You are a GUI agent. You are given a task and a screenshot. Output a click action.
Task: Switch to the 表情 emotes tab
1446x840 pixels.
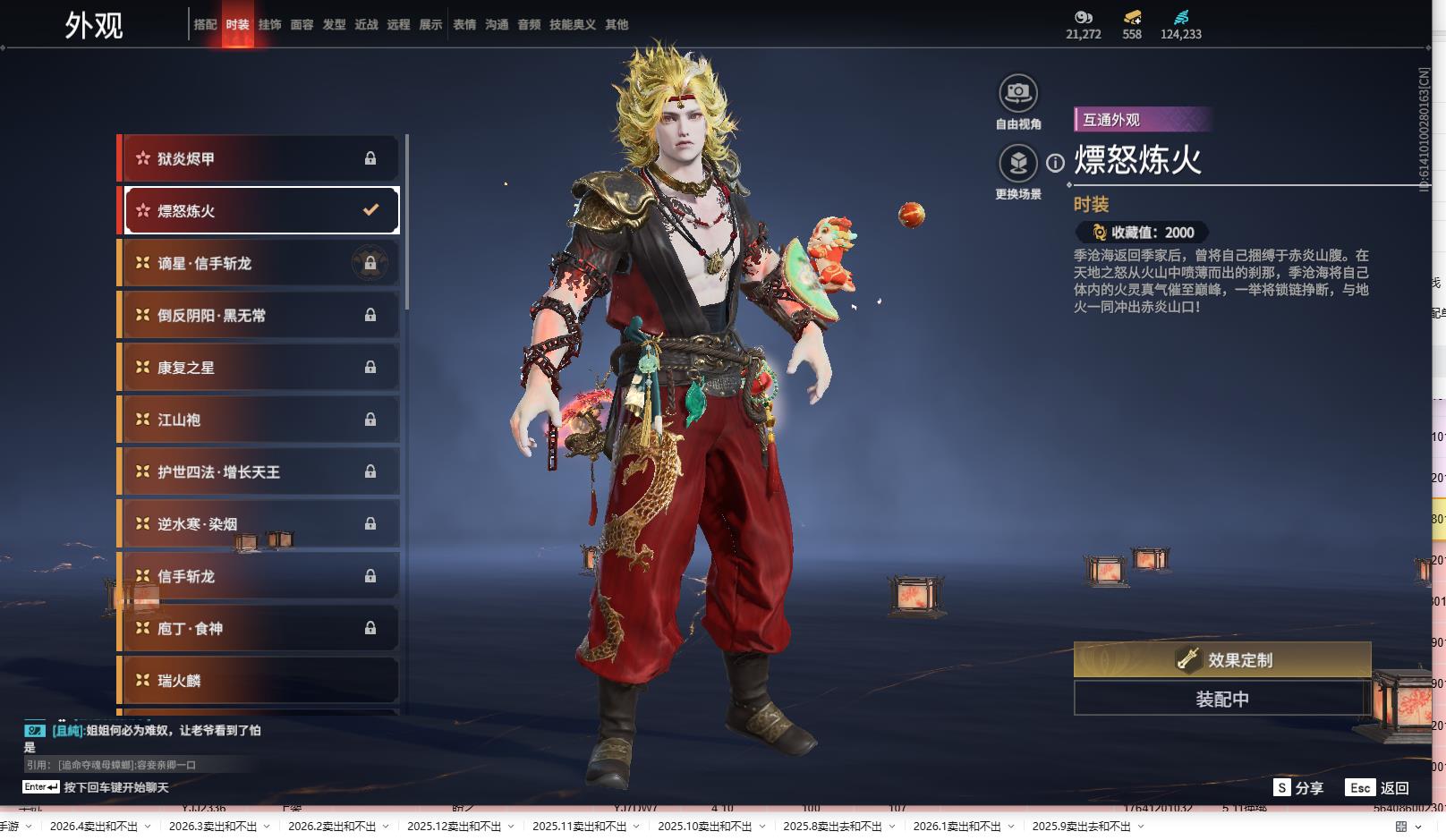[x=464, y=25]
